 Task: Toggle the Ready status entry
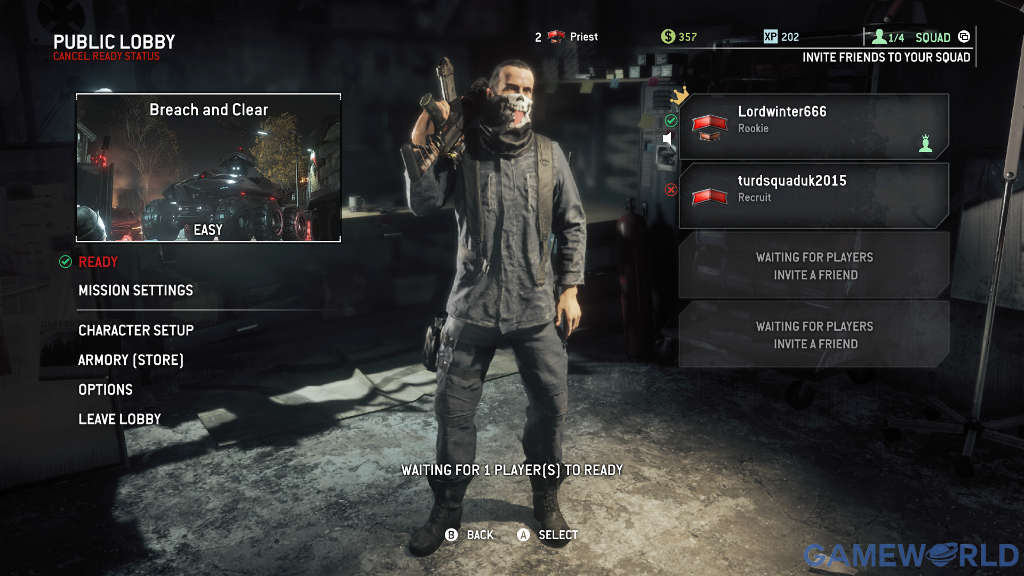point(98,262)
